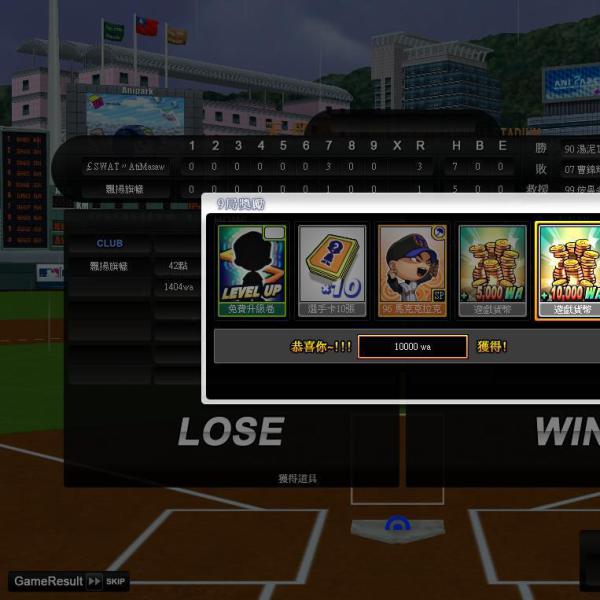
Task: Choose the player card x10 pack reward
Action: [x=332, y=270]
